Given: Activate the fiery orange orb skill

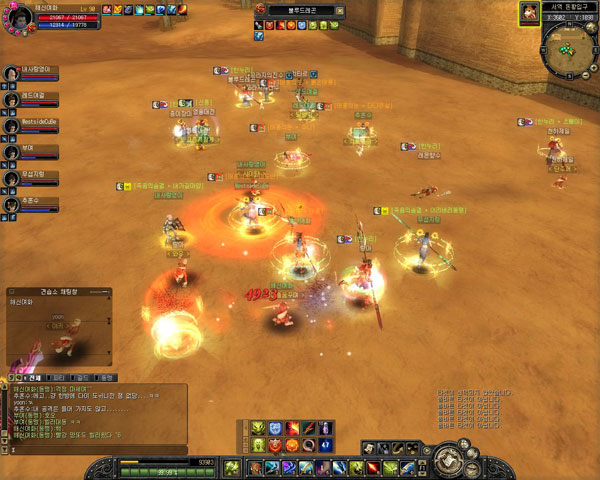Looking at the screenshot, I should [x=292, y=444].
